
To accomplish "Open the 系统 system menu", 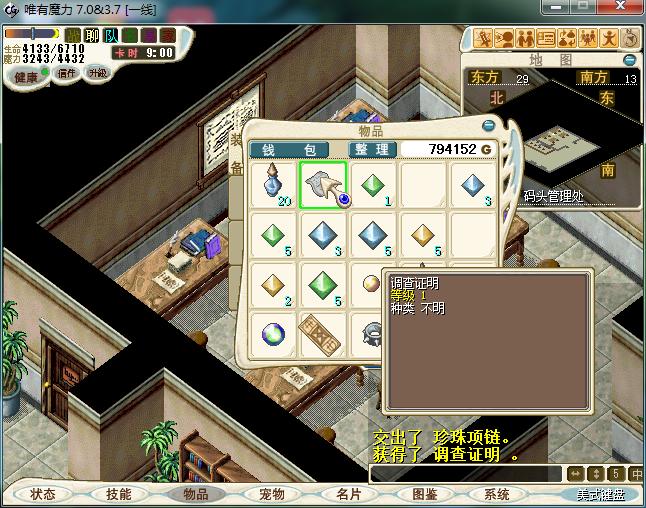I will pyautogui.click(x=497, y=494).
